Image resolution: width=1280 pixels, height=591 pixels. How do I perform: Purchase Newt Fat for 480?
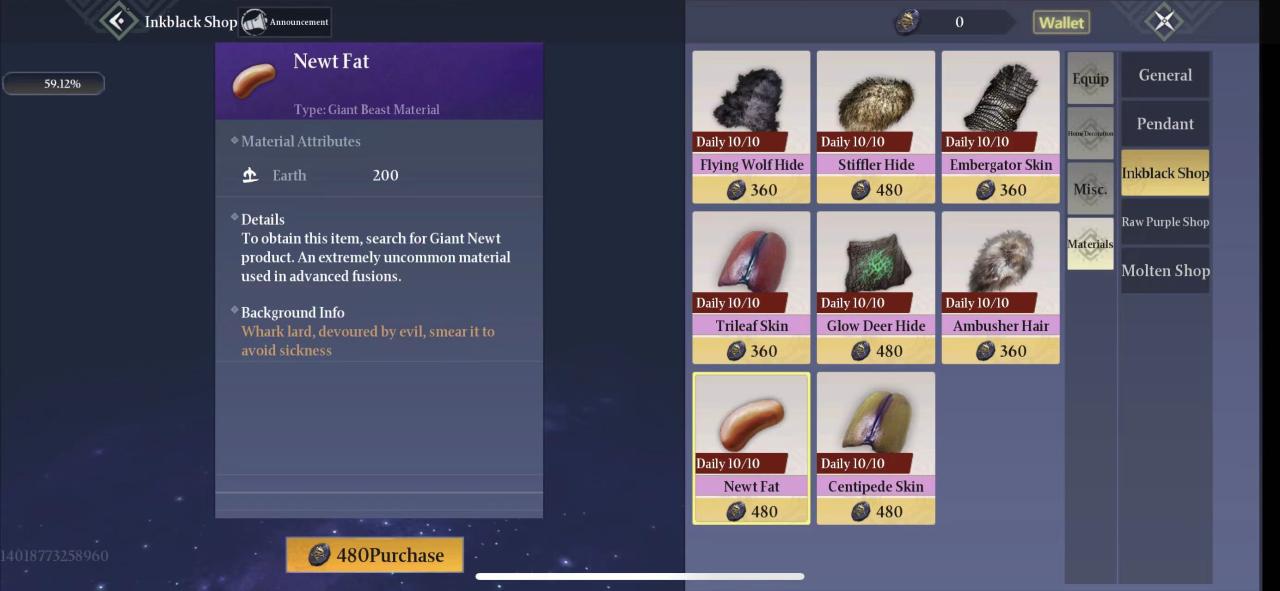point(375,555)
